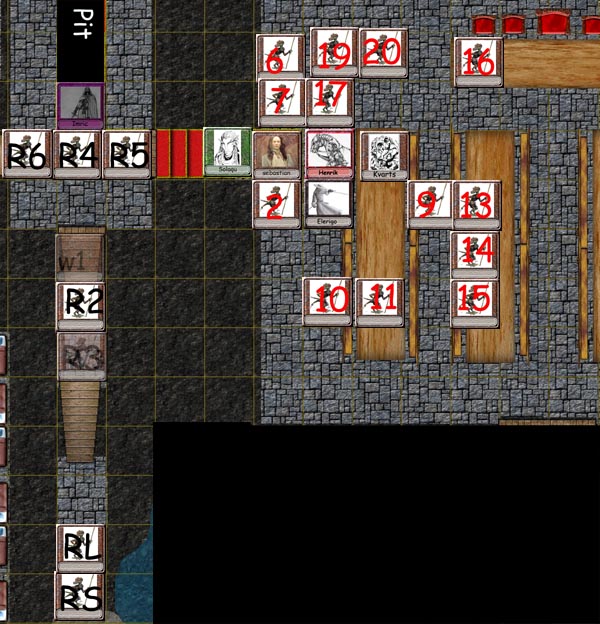600x624 pixels.
Task: Click the R4 enemy token
Action: [77, 155]
